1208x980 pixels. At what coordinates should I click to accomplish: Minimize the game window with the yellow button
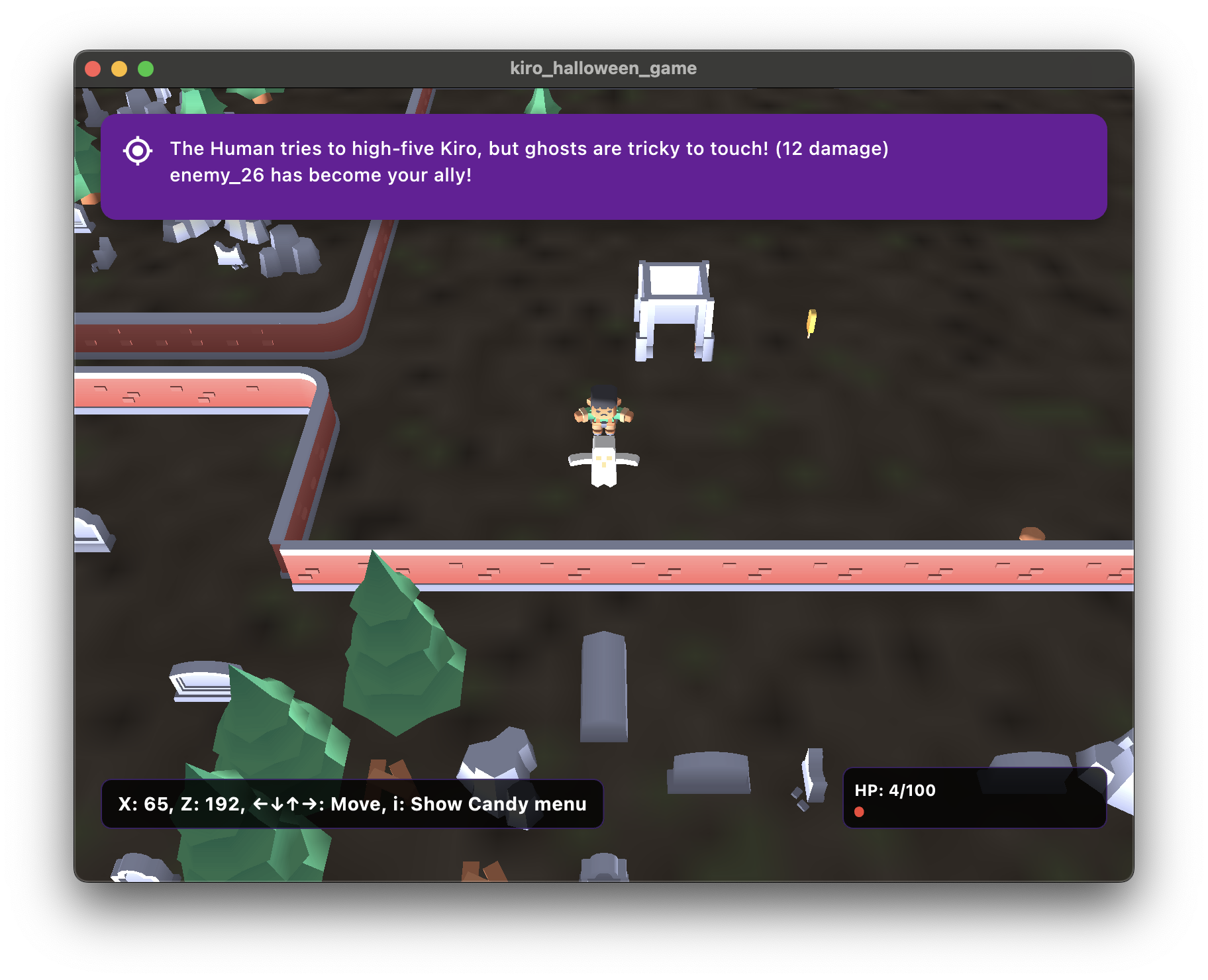pyautogui.click(x=119, y=69)
